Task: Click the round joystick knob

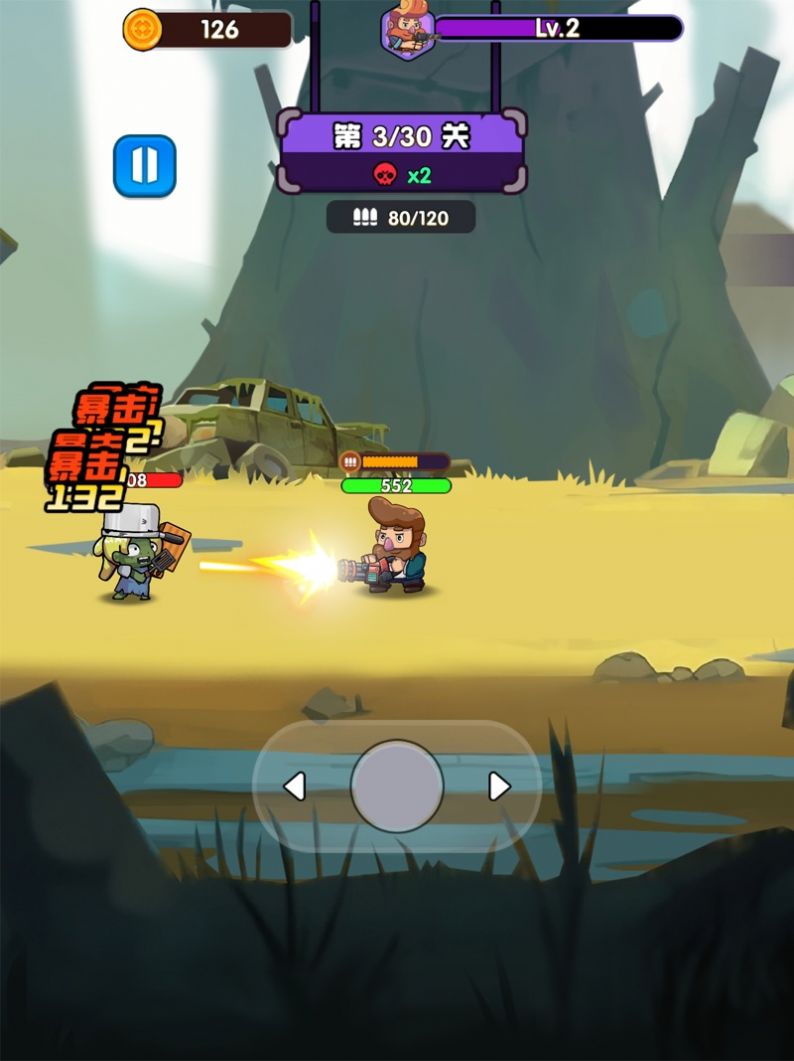Action: click(397, 787)
